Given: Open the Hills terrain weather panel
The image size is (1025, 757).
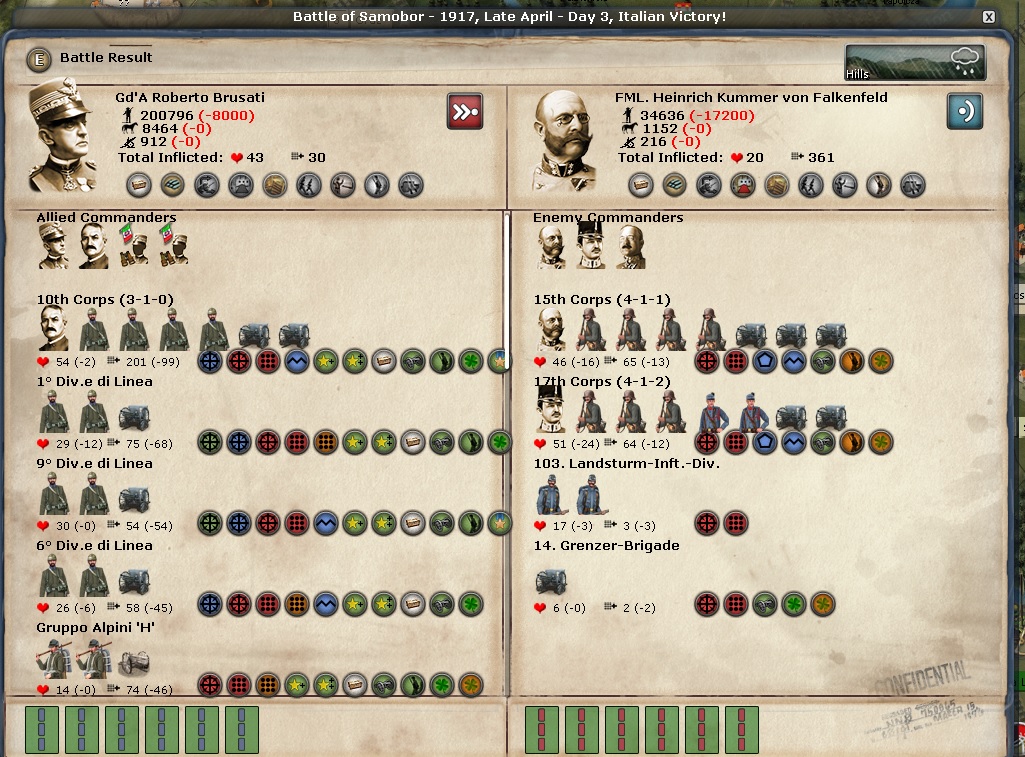Looking at the screenshot, I should point(914,62).
